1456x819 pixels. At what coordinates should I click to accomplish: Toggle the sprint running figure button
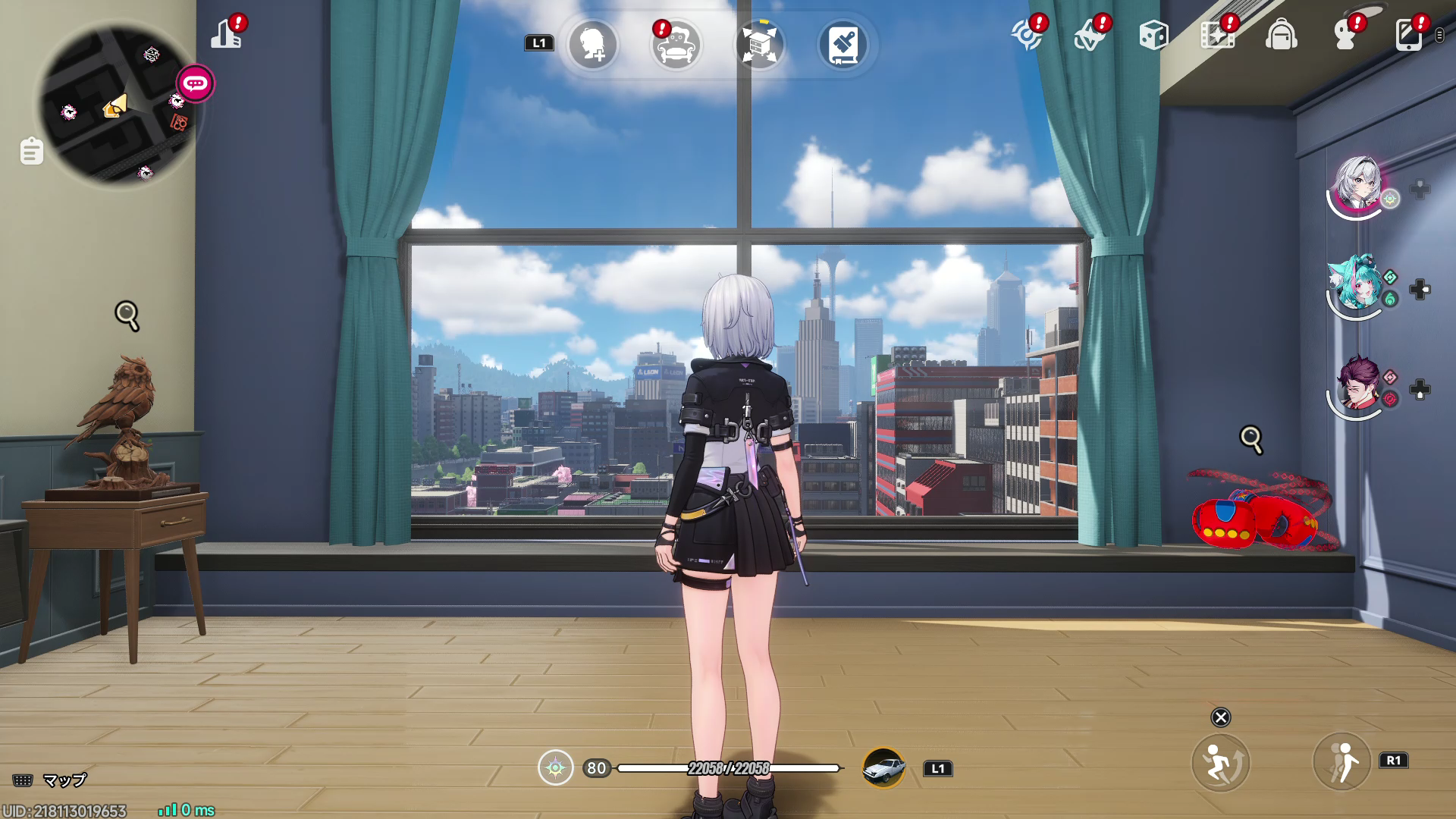[1341, 762]
